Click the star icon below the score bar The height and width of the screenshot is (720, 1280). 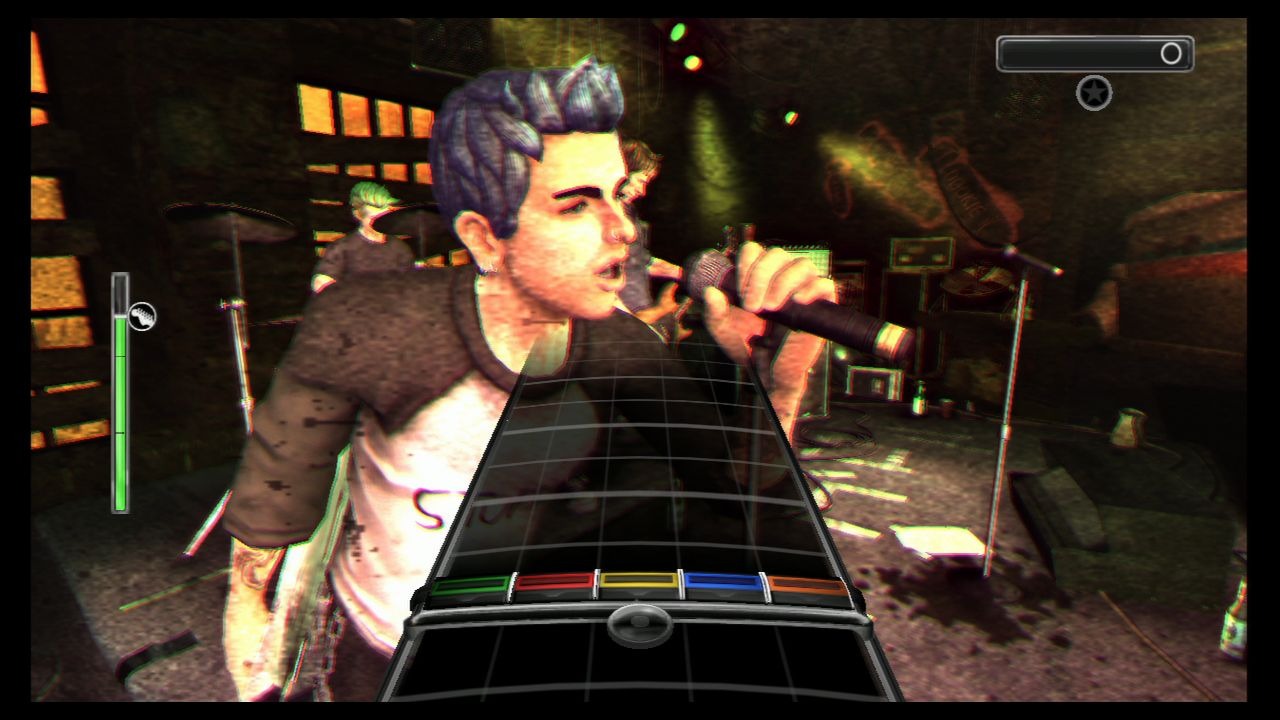1094,93
